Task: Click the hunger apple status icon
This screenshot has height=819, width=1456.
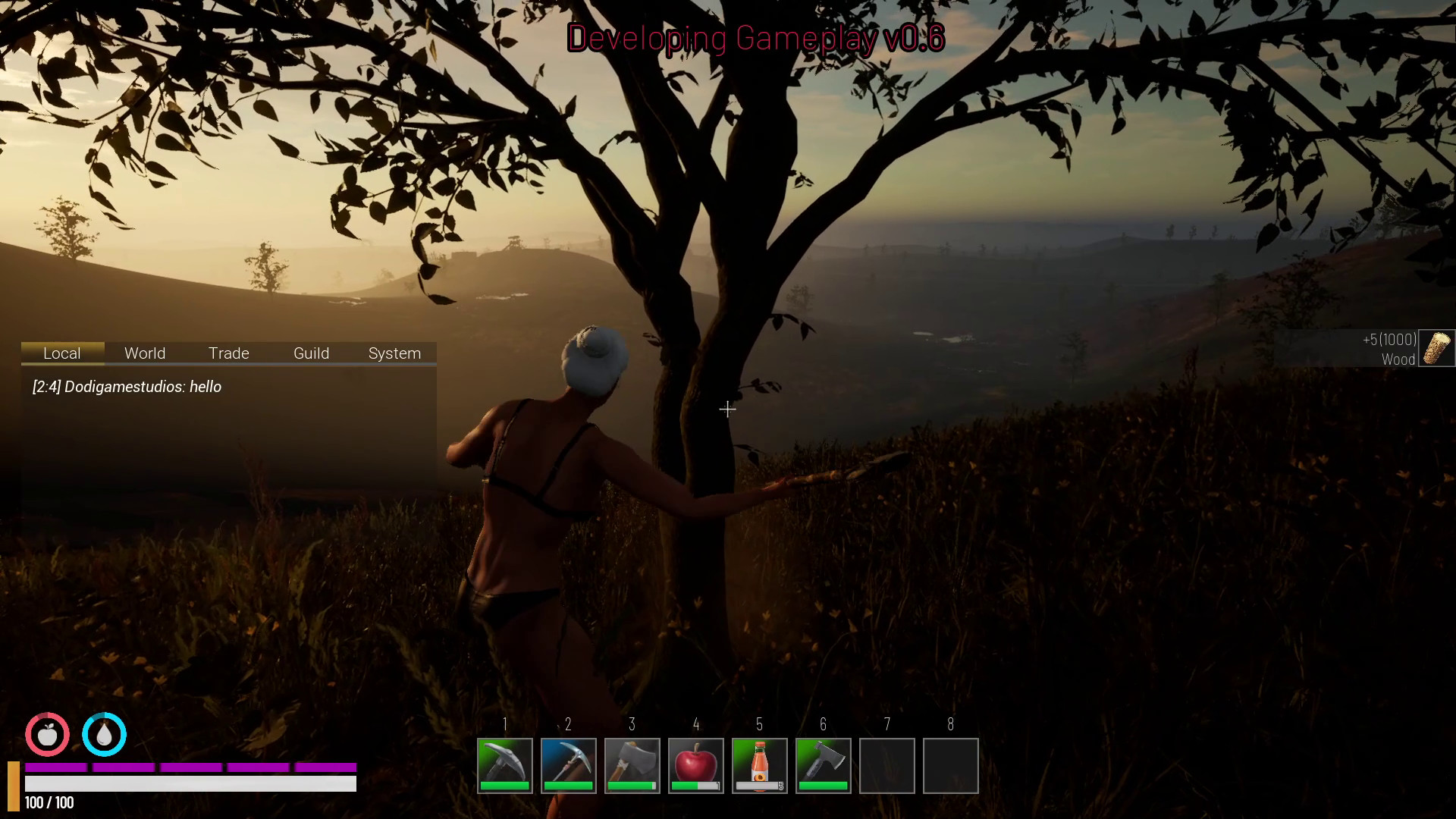Action: click(x=47, y=734)
